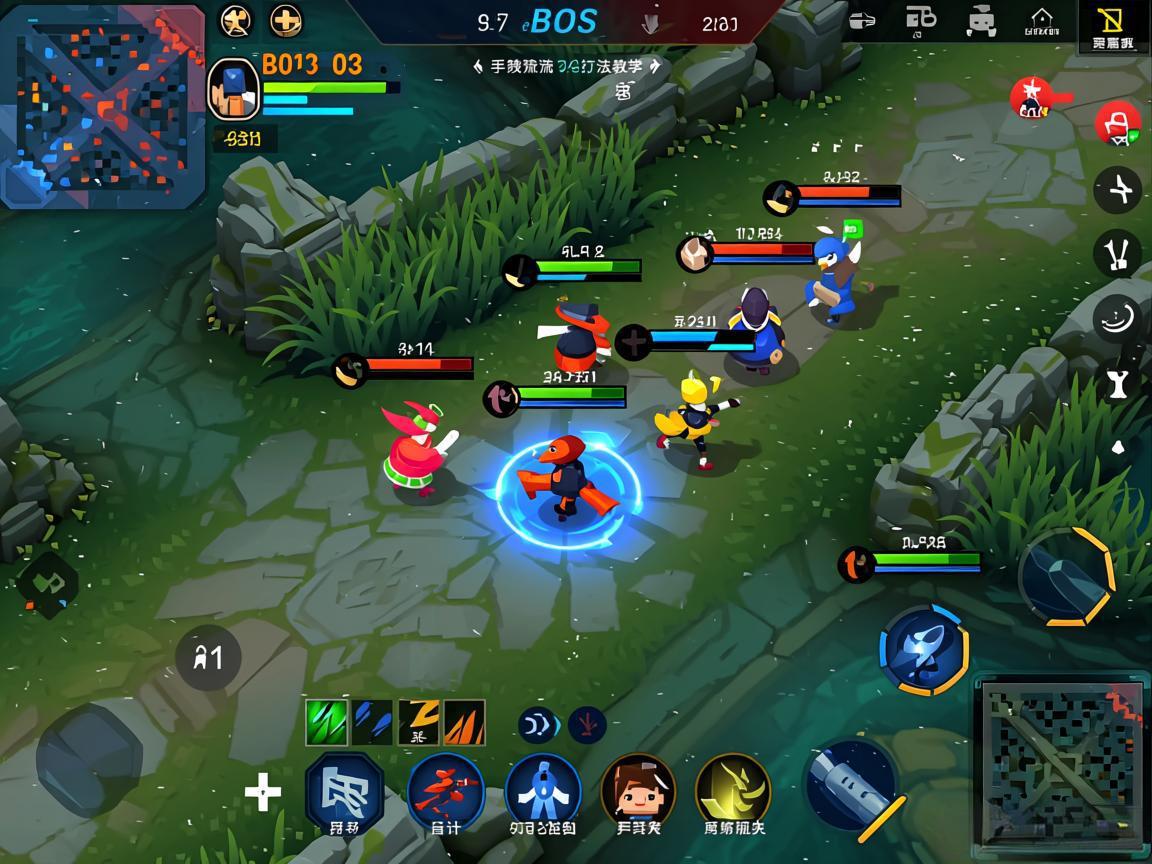Click the crescent smile round button
This screenshot has width=1152, height=864.
pyautogui.click(x=1118, y=319)
